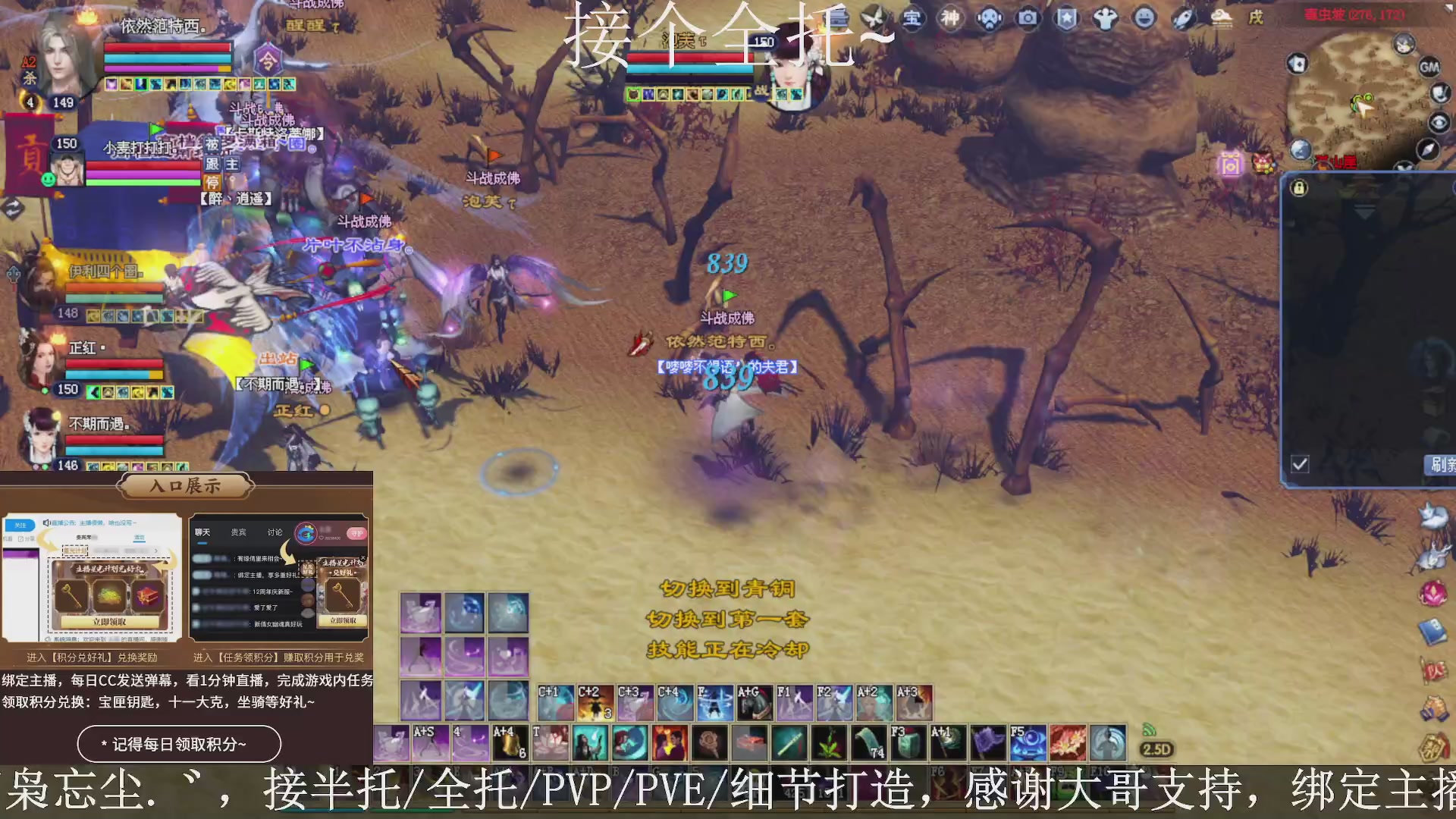Click 依然范特西's health bar
This screenshot has width=1456, height=819.
point(167,47)
